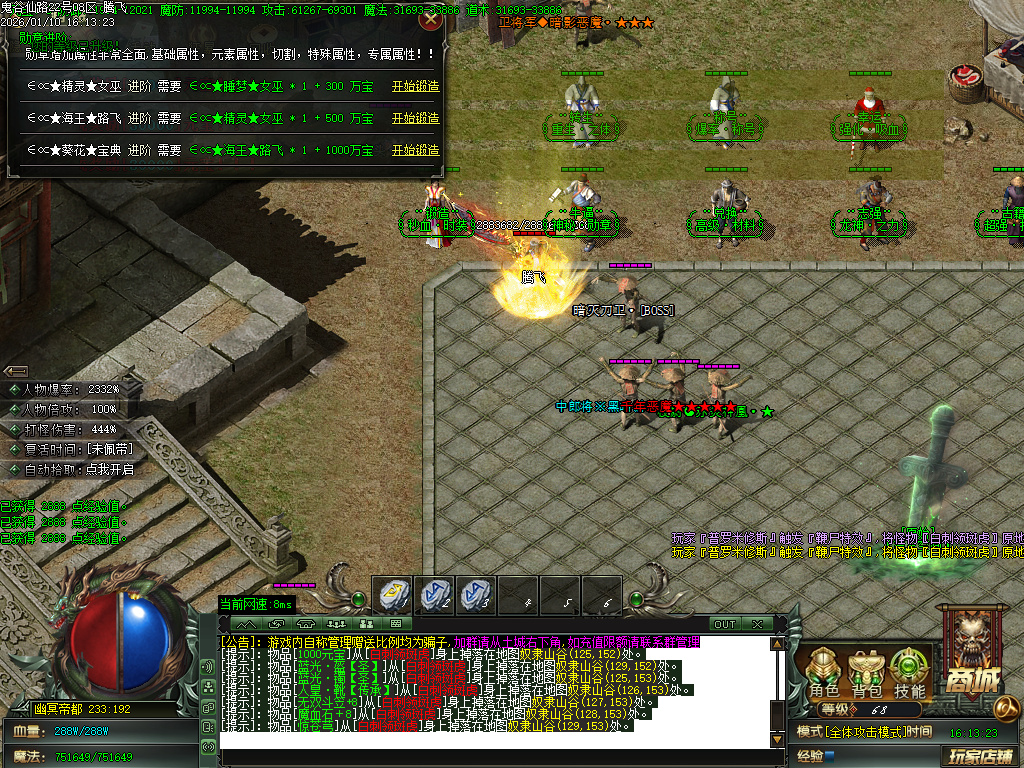This screenshot has height=768, width=1024.
Task: Collapse the stats panel with the arrow button
Action: click(17, 371)
